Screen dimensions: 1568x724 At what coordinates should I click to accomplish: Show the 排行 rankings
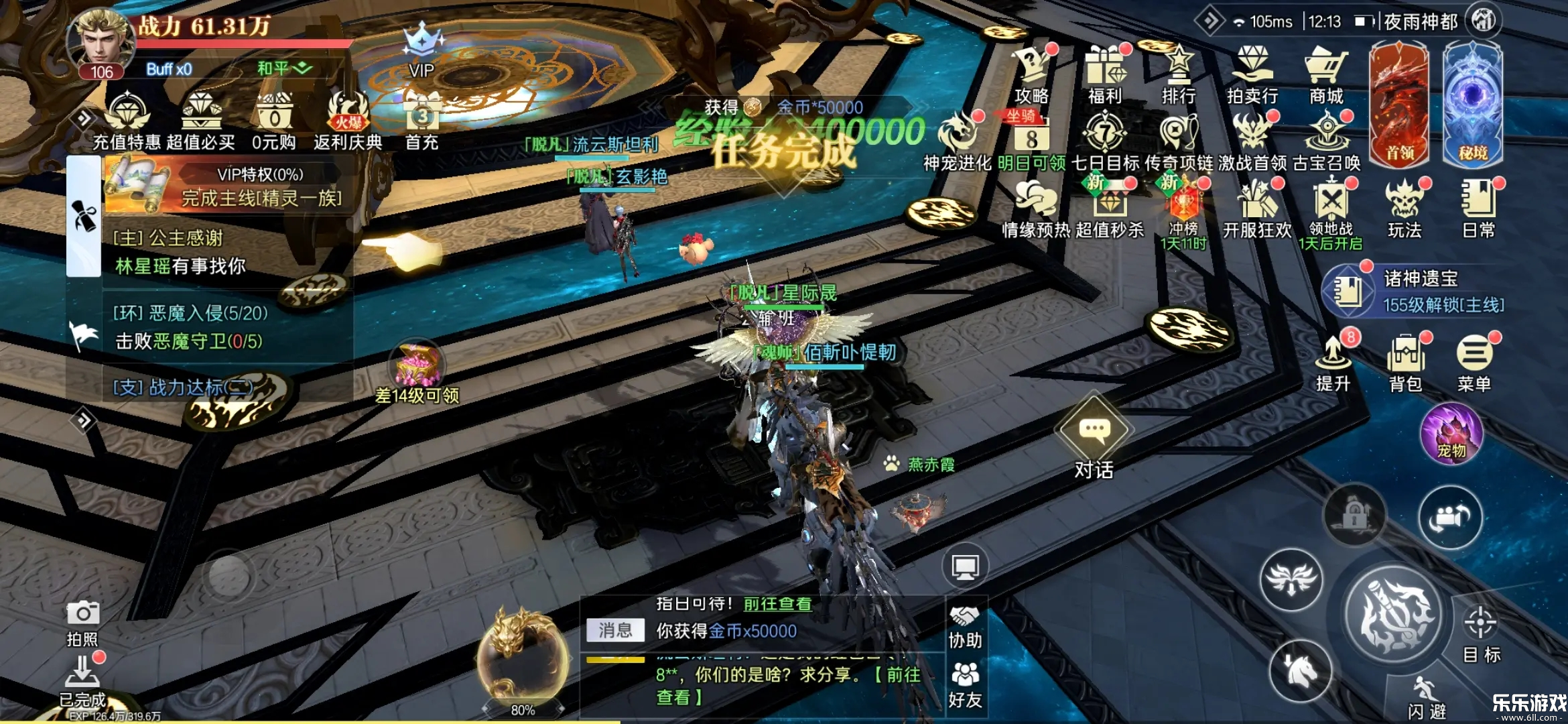coord(1179,75)
